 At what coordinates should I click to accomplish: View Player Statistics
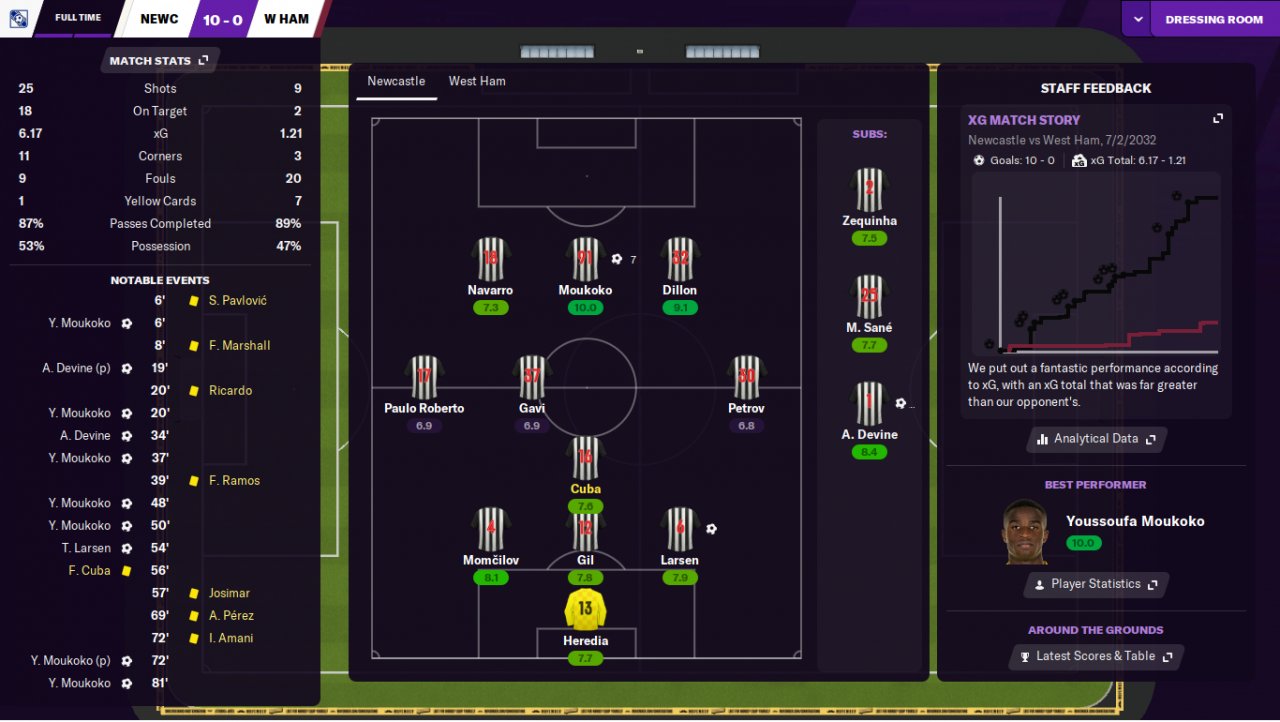pyautogui.click(x=1096, y=584)
